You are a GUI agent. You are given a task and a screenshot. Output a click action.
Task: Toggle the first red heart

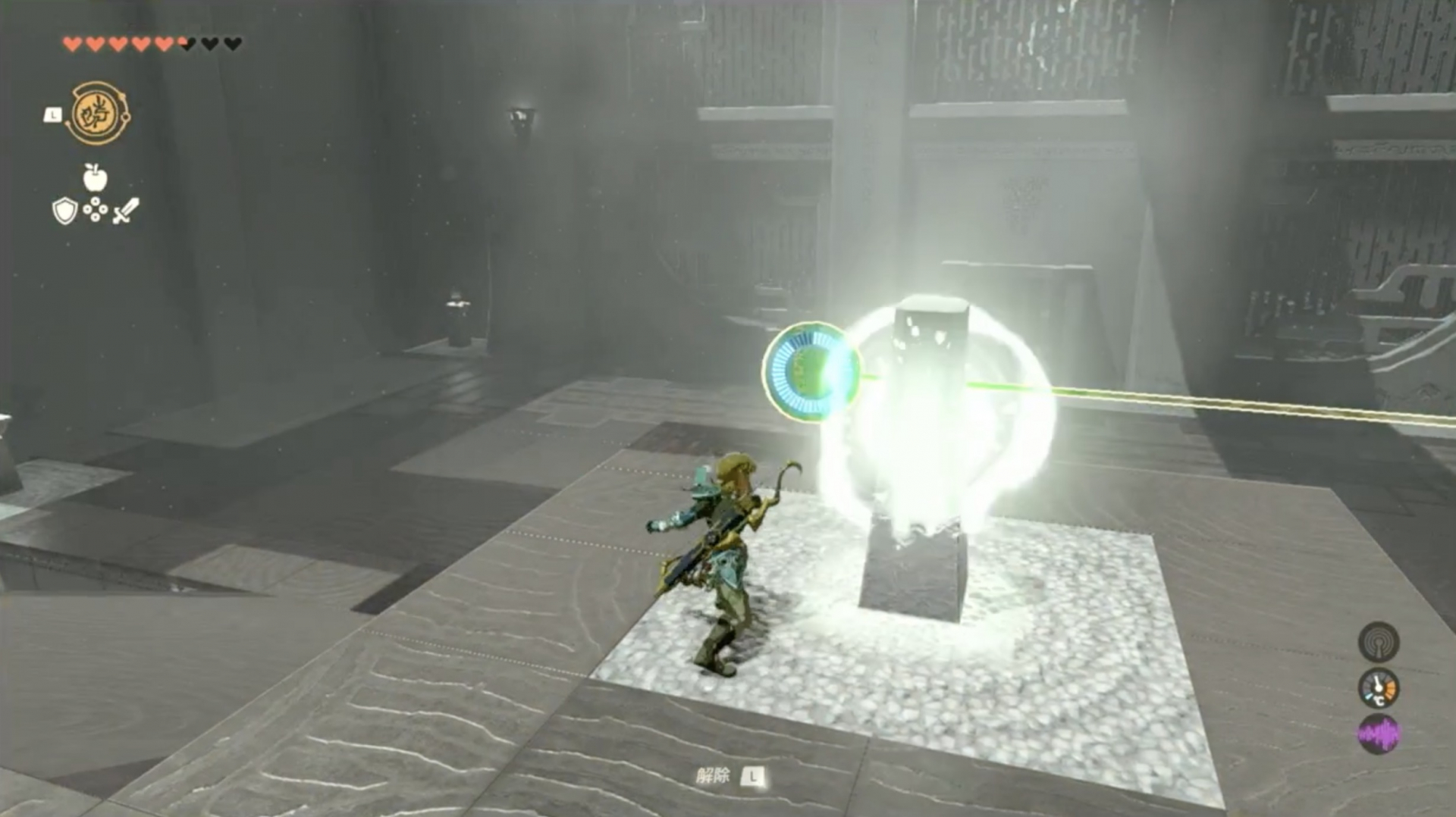74,44
